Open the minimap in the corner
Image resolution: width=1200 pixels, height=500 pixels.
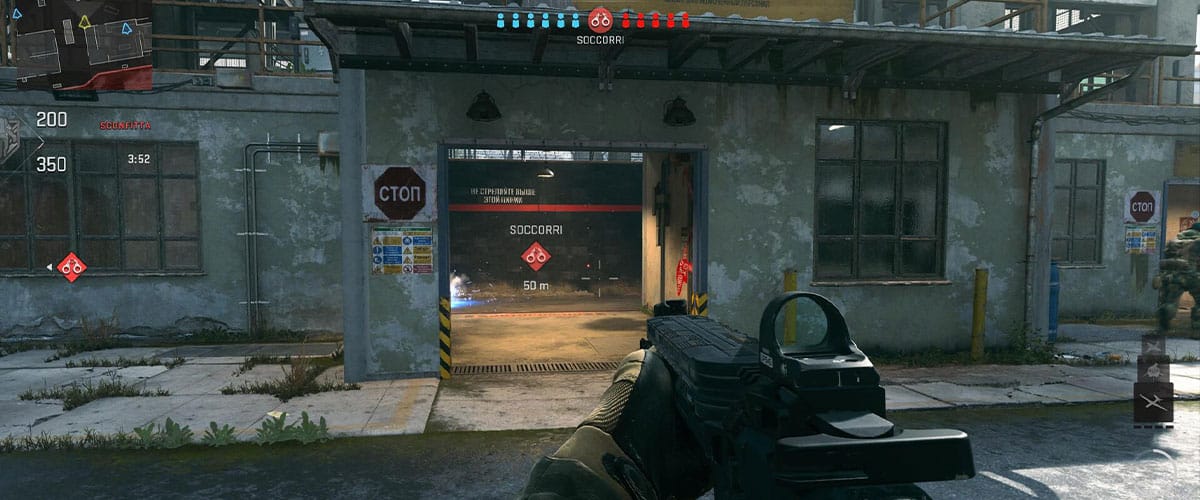[76, 45]
